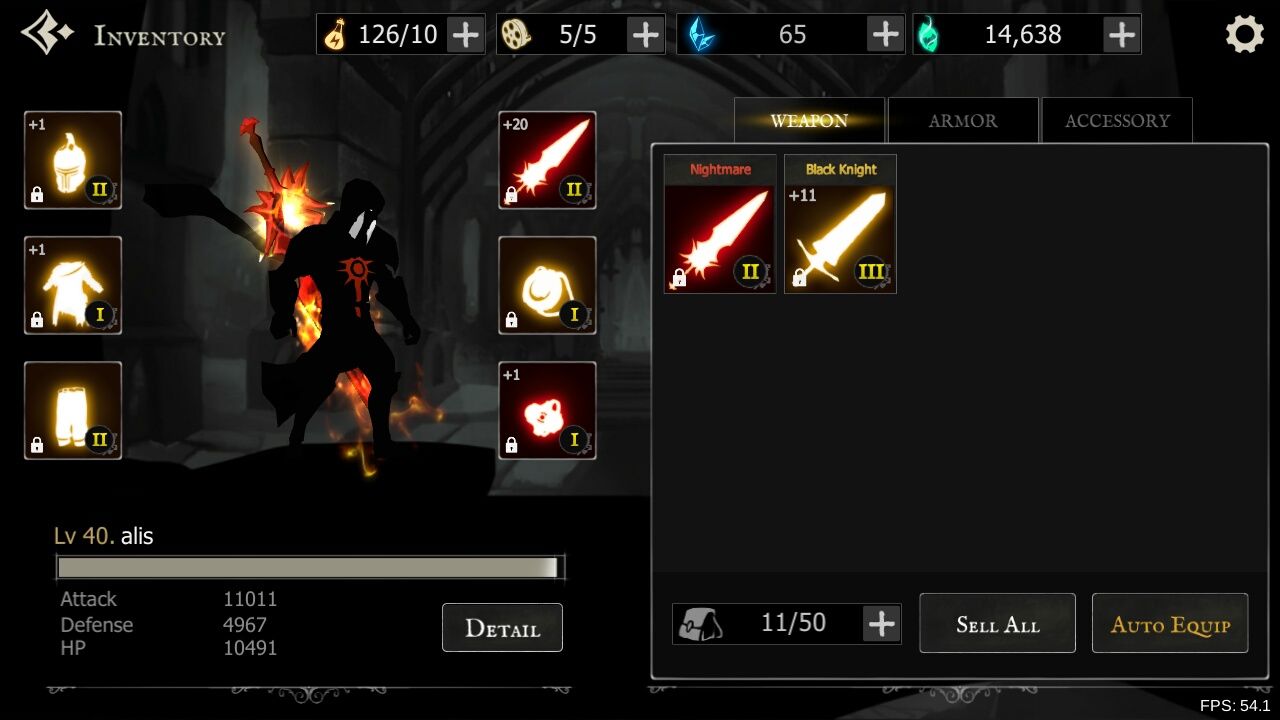
Task: Click the equipped helmet slot
Action: click(x=73, y=160)
